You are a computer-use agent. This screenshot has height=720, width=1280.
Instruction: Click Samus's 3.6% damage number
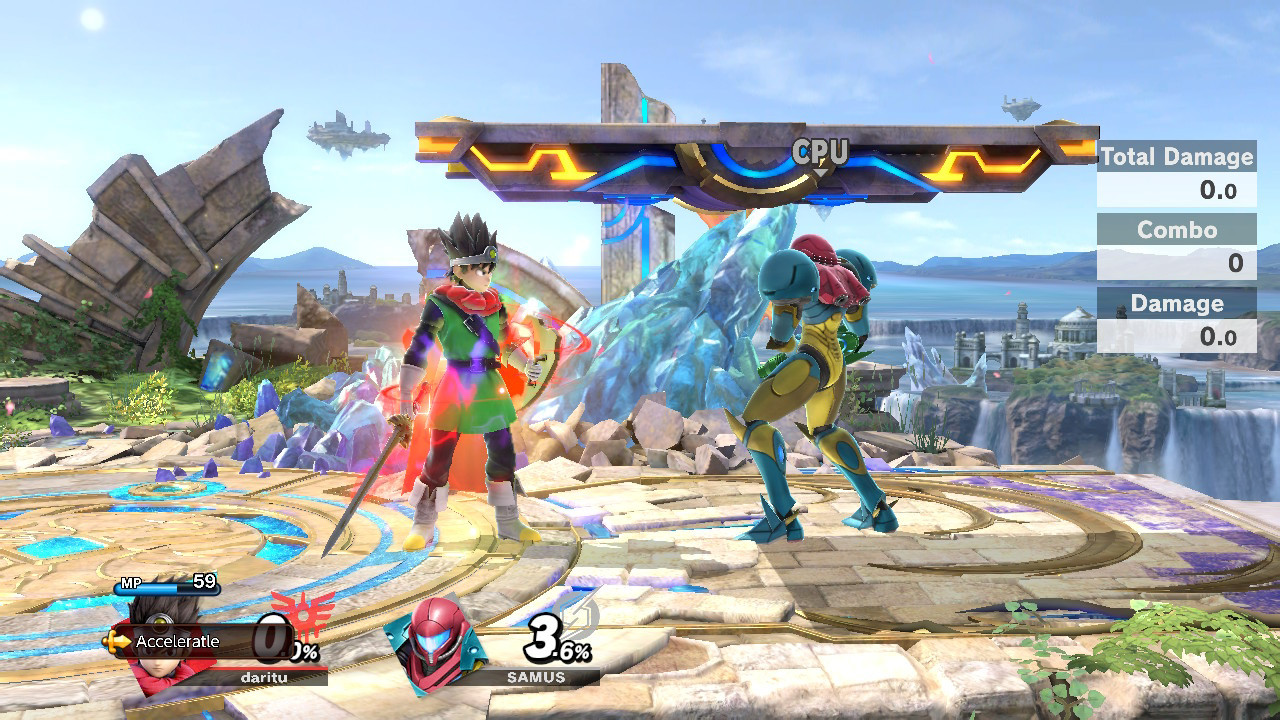[555, 639]
